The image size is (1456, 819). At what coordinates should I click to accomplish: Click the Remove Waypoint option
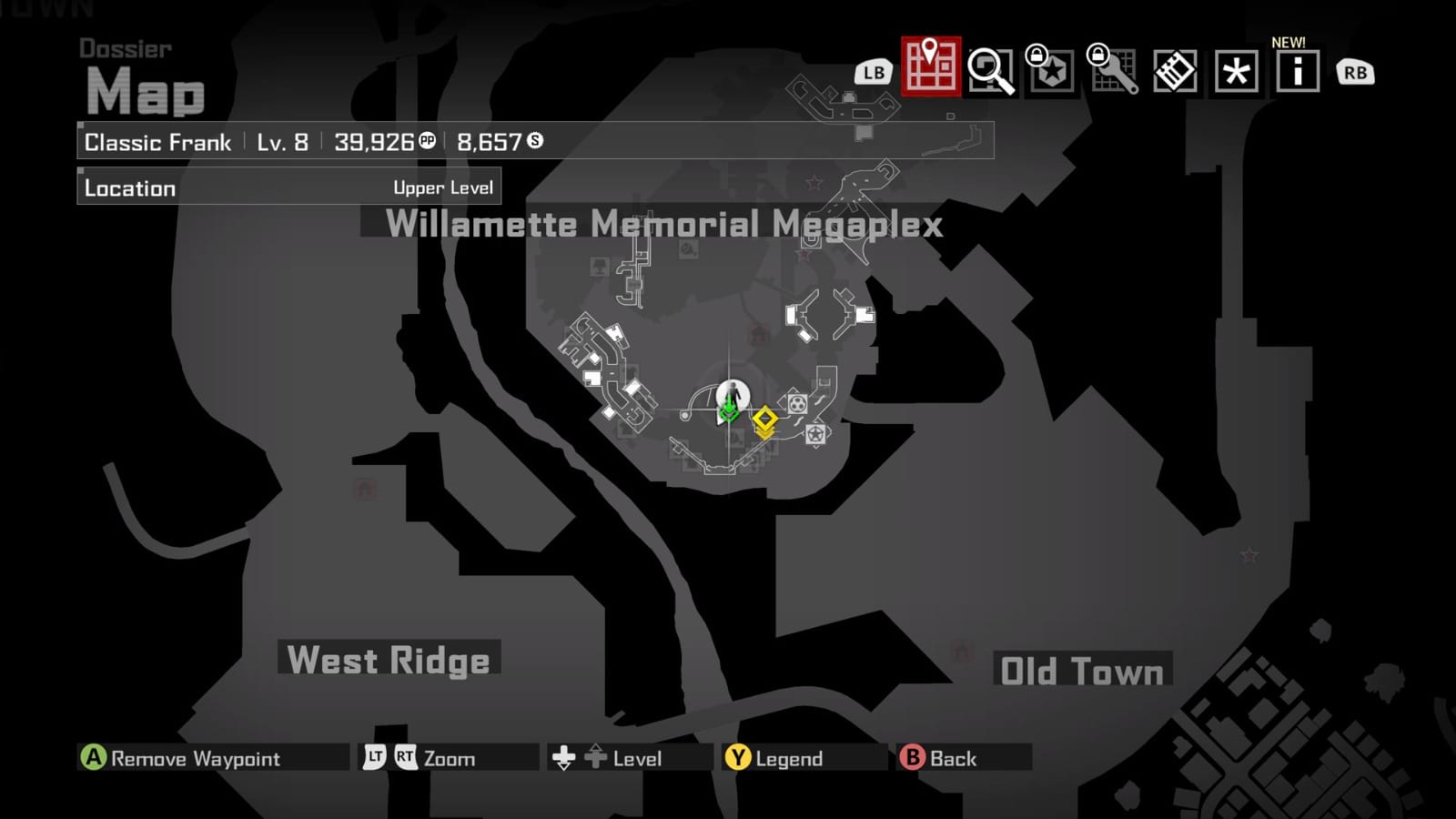click(182, 758)
